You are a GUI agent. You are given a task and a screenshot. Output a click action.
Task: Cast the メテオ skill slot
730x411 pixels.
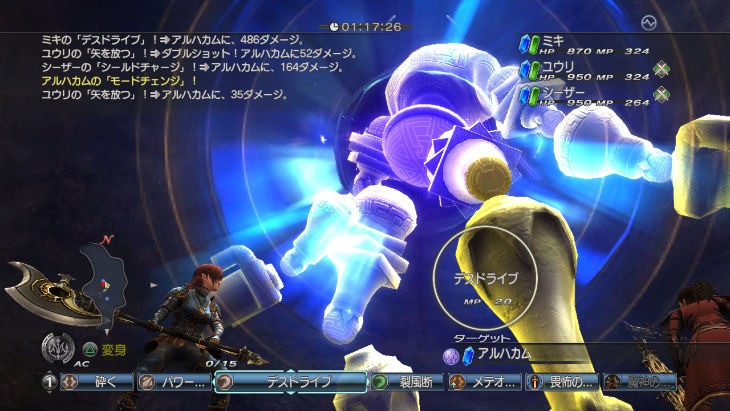pos(485,381)
